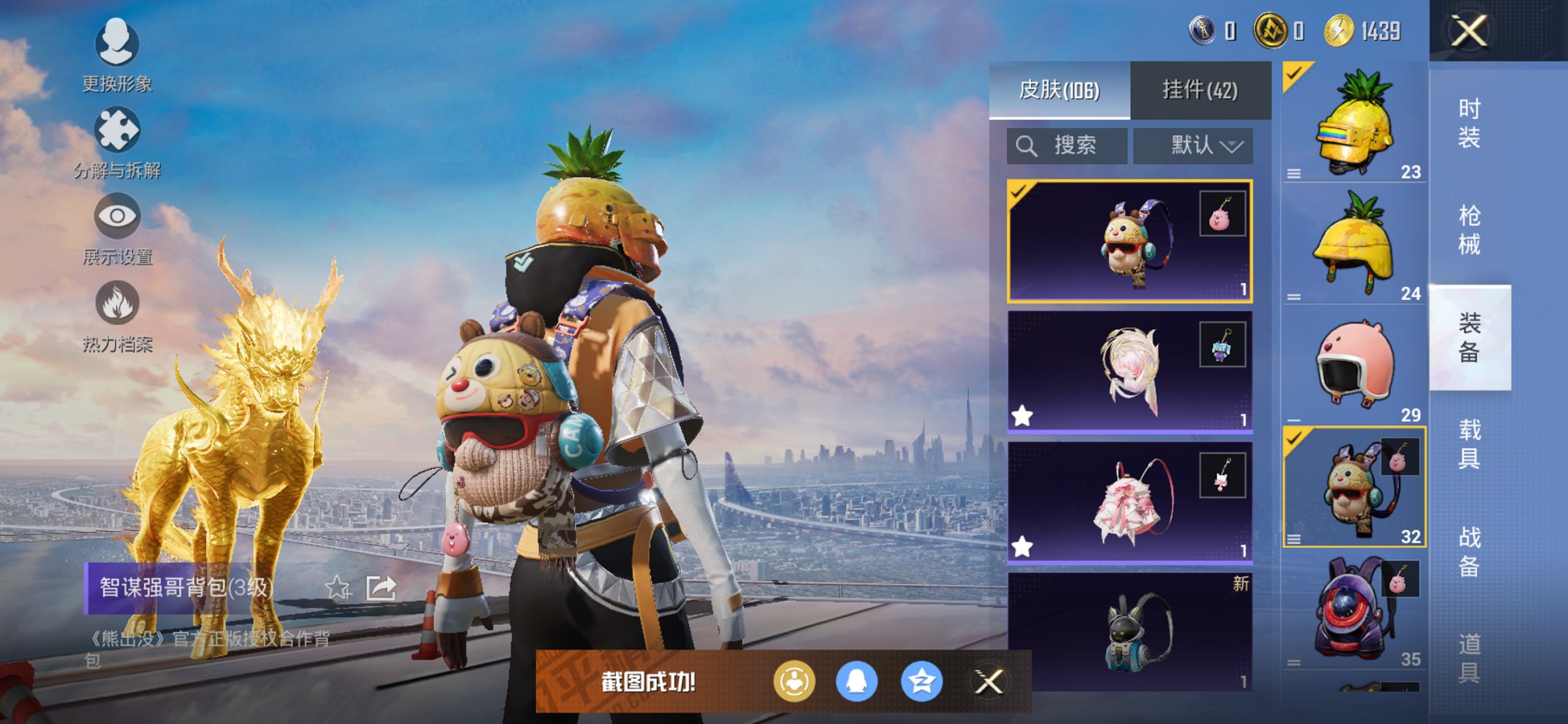Open the 时装 outfit category
1568x724 pixels.
(1469, 123)
